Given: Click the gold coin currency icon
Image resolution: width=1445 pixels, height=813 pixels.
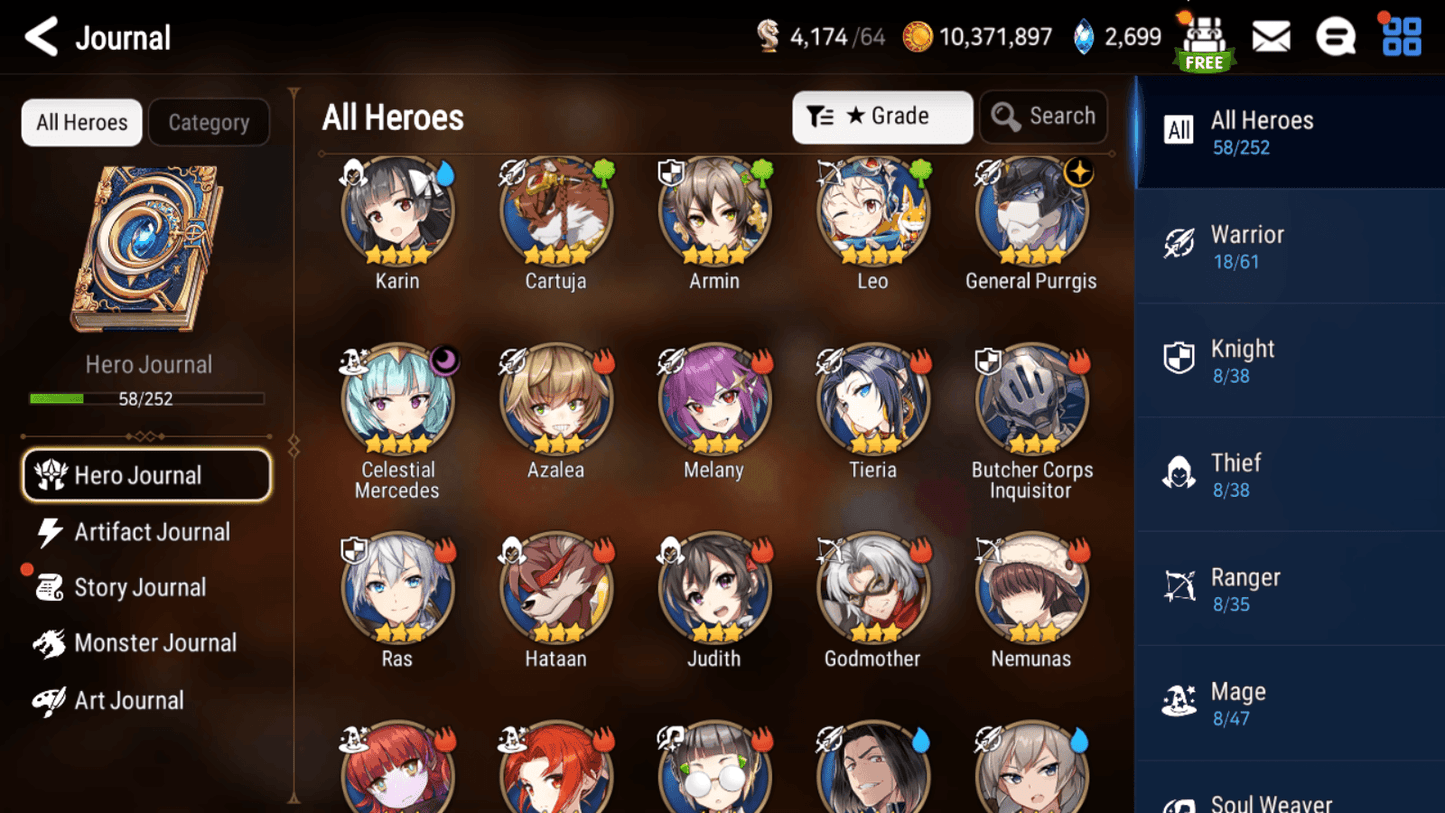Looking at the screenshot, I should (x=917, y=36).
